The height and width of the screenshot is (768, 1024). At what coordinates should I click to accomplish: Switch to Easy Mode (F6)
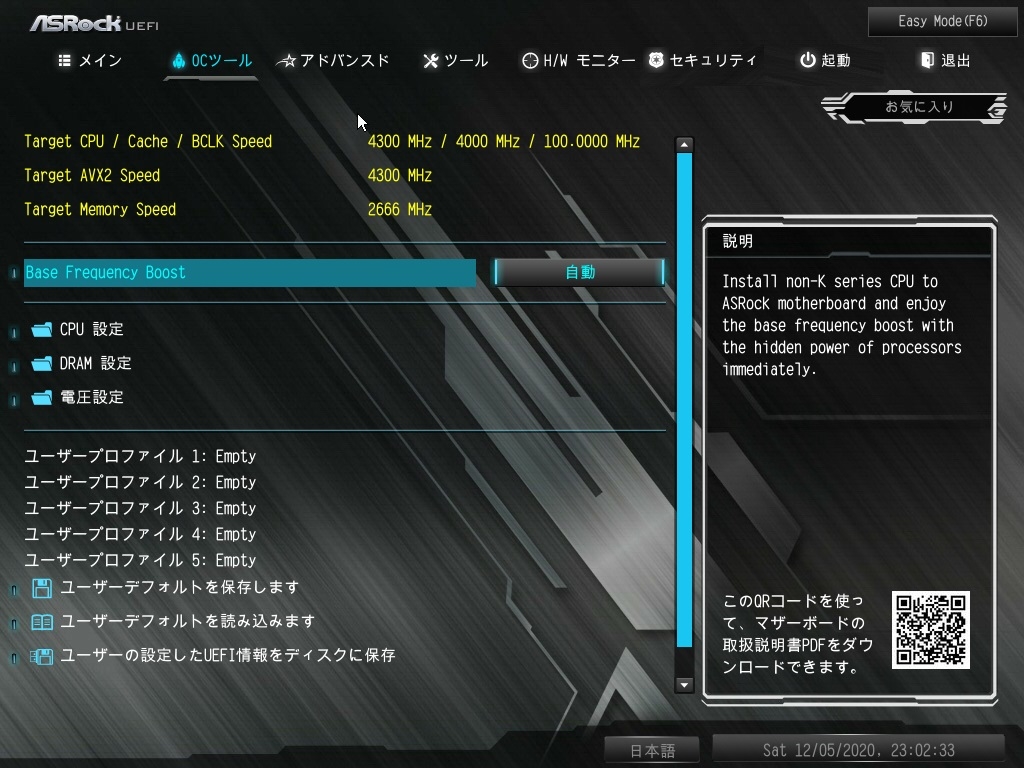pos(943,21)
